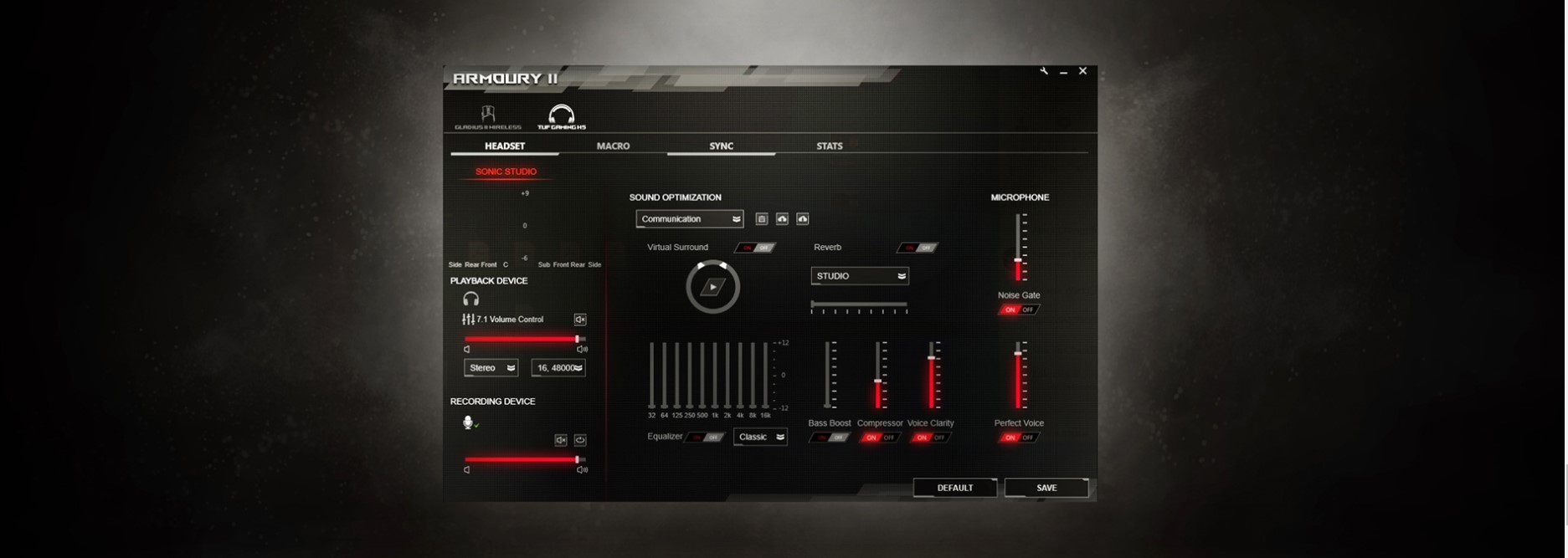Viewport: 1568px width, 558px height.
Task: Expand the STUDIO reverb preset dropdown
Action: pos(860,276)
